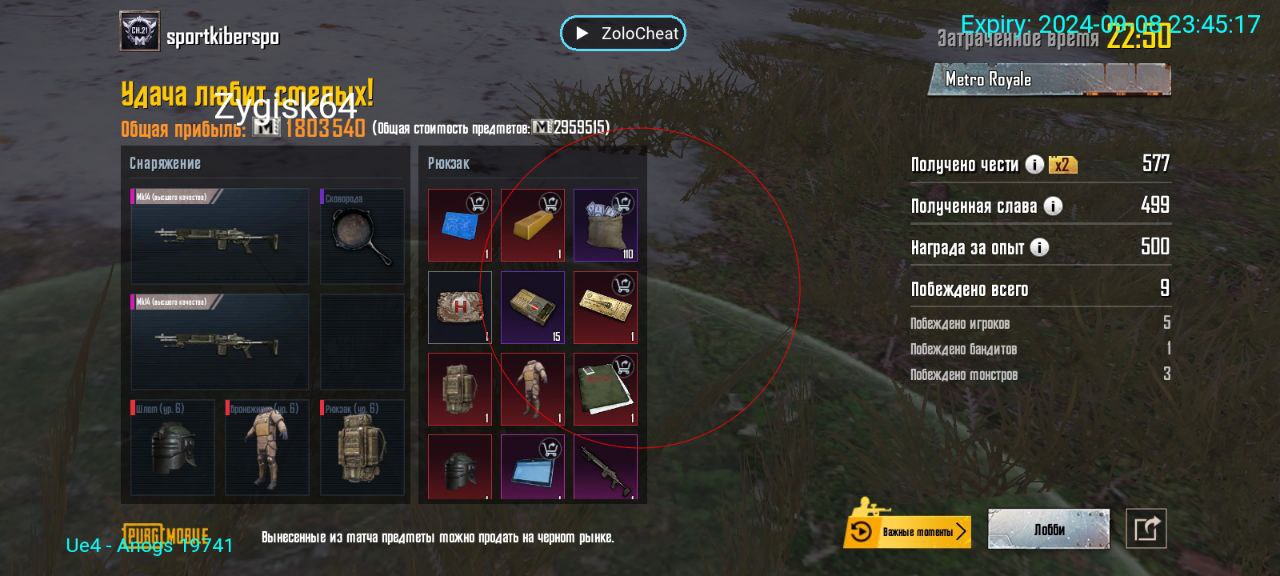Open Важные моменты highlights
This screenshot has width=1280, height=576.
(x=907, y=531)
